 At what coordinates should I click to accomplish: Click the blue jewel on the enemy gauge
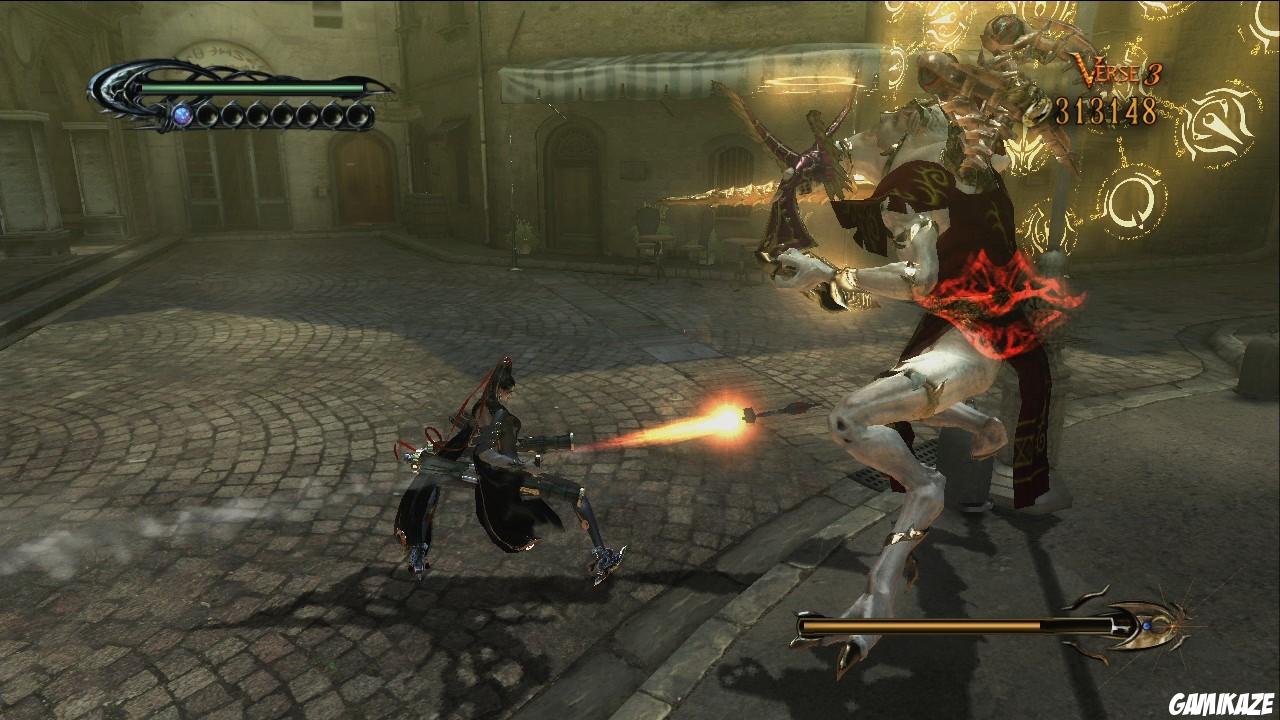click(1148, 625)
